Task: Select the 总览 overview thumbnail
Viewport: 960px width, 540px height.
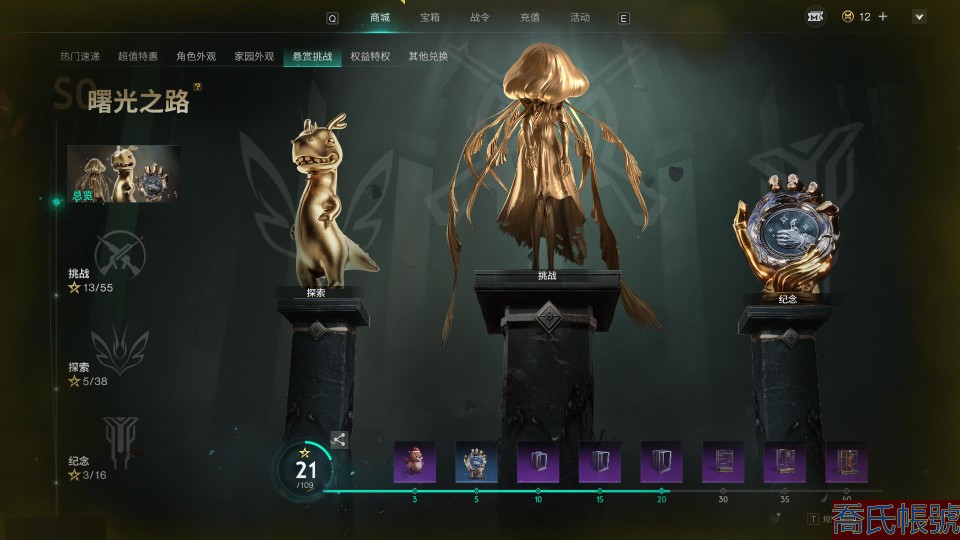Action: coord(124,174)
